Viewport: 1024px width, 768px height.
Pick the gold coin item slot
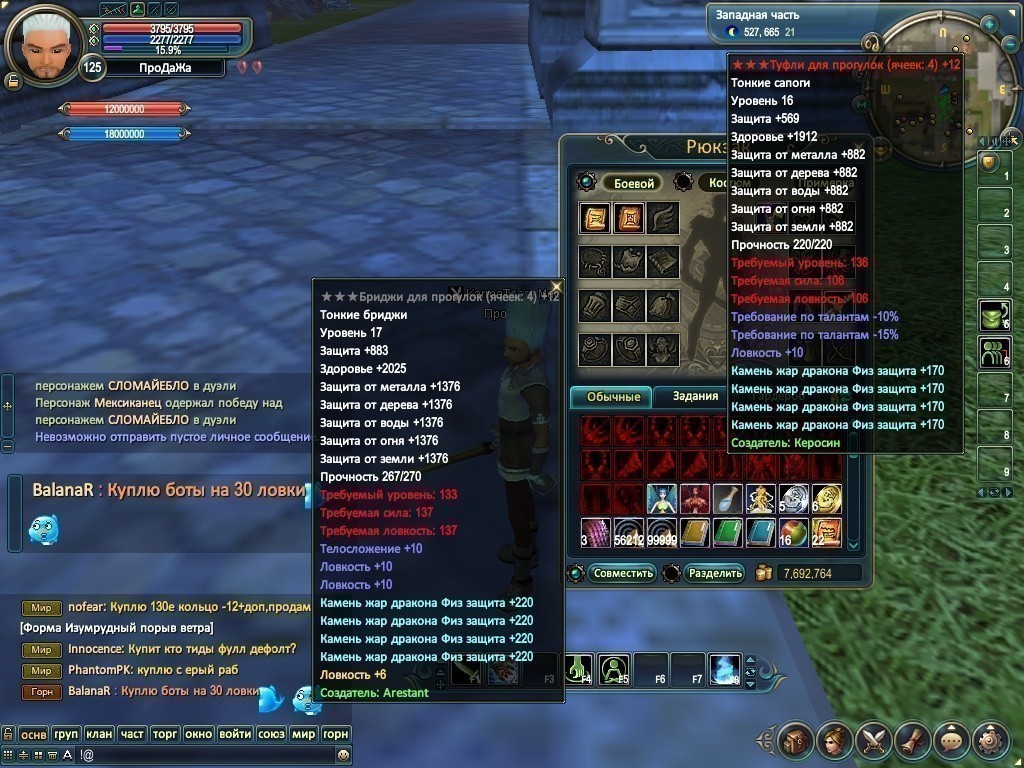pyautogui.click(x=827, y=499)
